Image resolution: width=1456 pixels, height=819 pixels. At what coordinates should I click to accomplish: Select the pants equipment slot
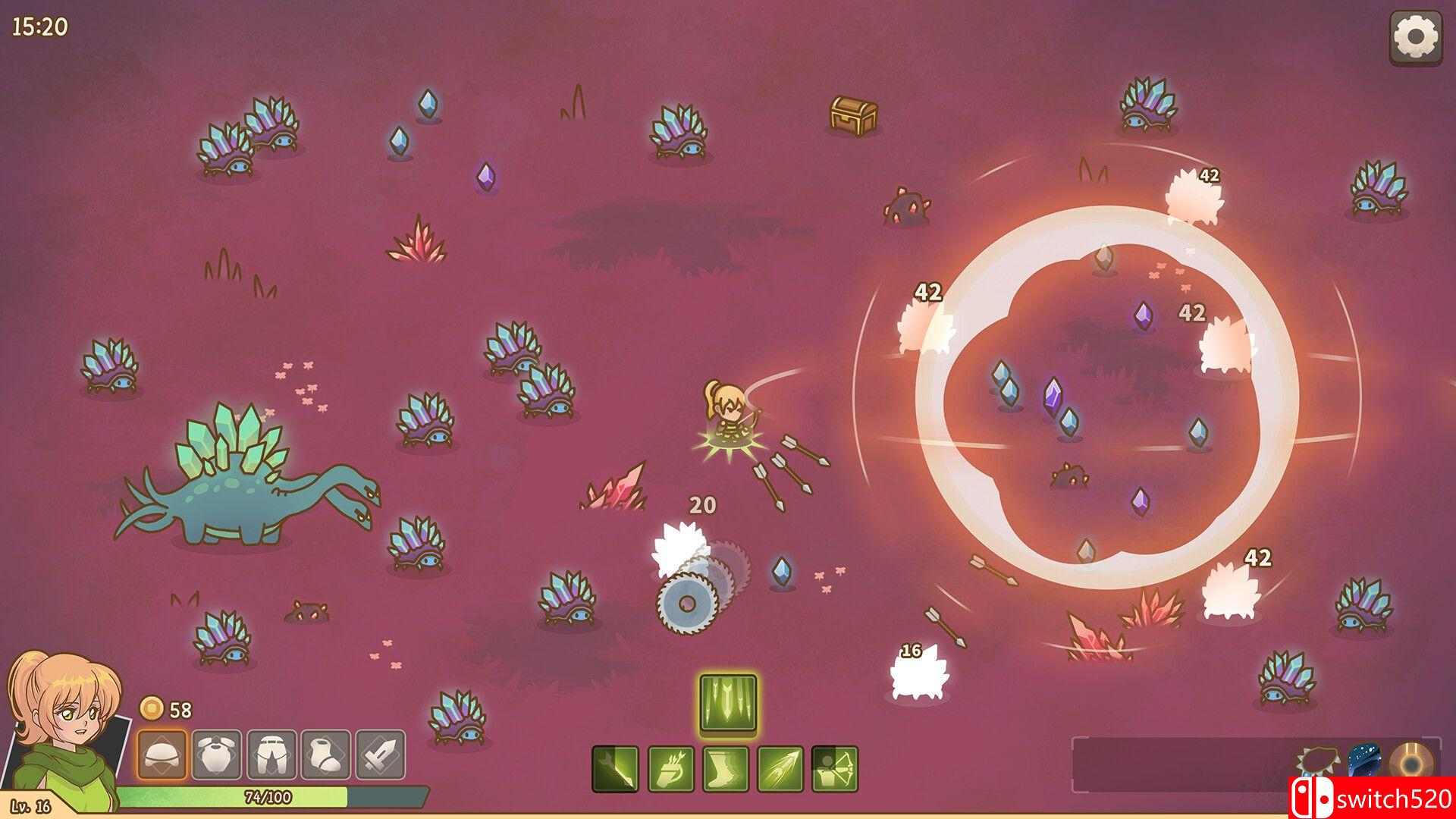[x=271, y=755]
